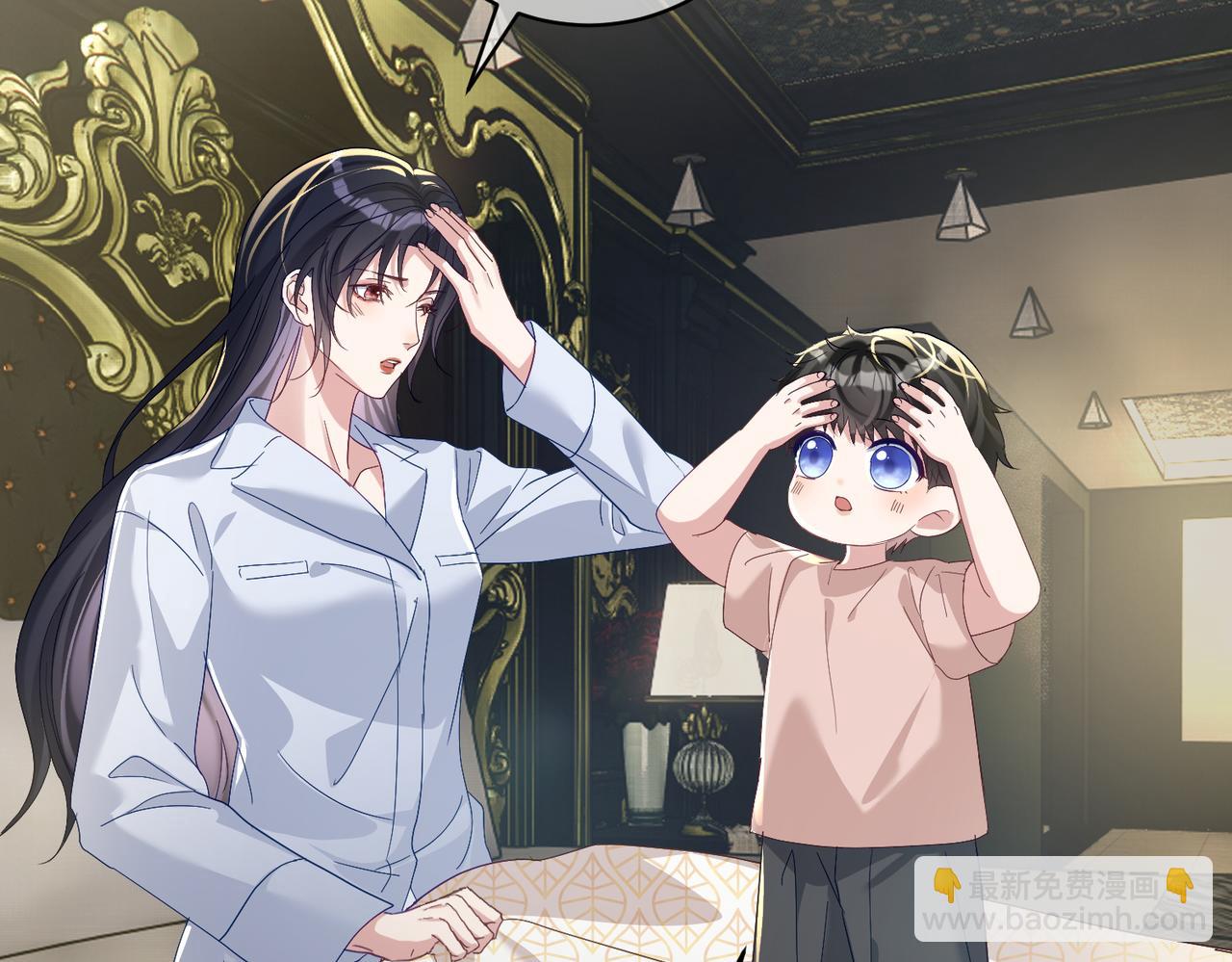Open the baozimh.com free manga banner
This screenshot has height=962, width=1232.
click(1063, 897)
